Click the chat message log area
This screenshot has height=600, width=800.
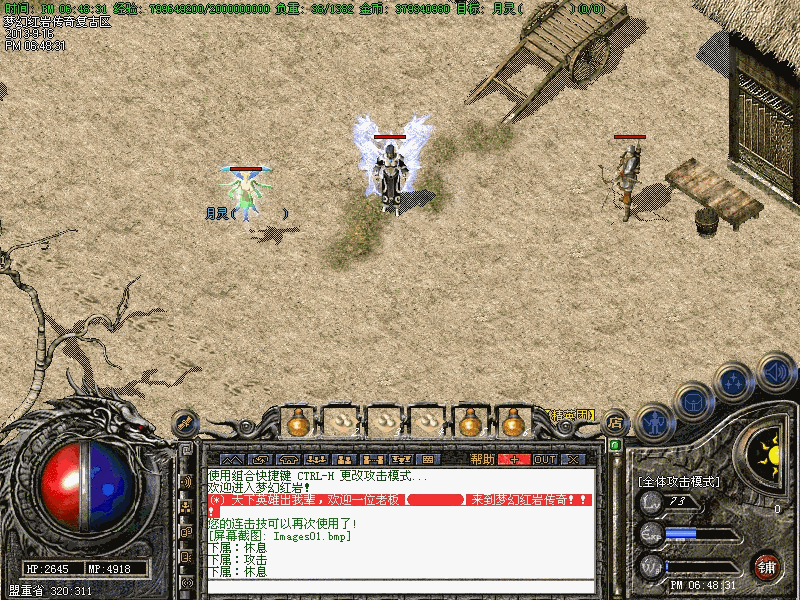point(400,530)
